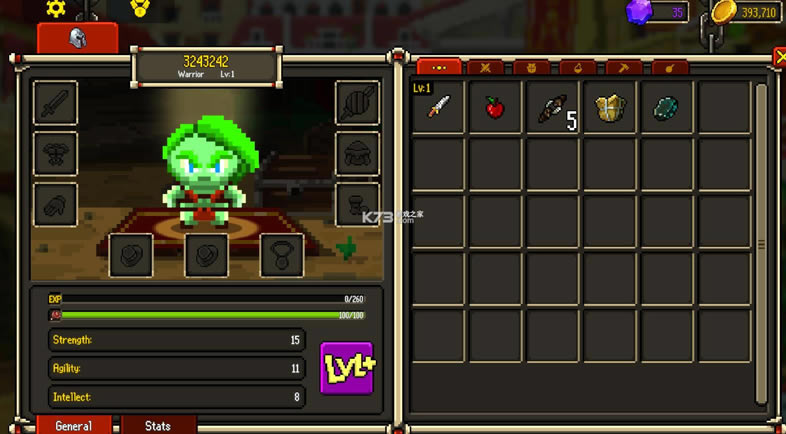Close the inventory with the X button
Screen dimensions: 786x434
click(x=780, y=58)
